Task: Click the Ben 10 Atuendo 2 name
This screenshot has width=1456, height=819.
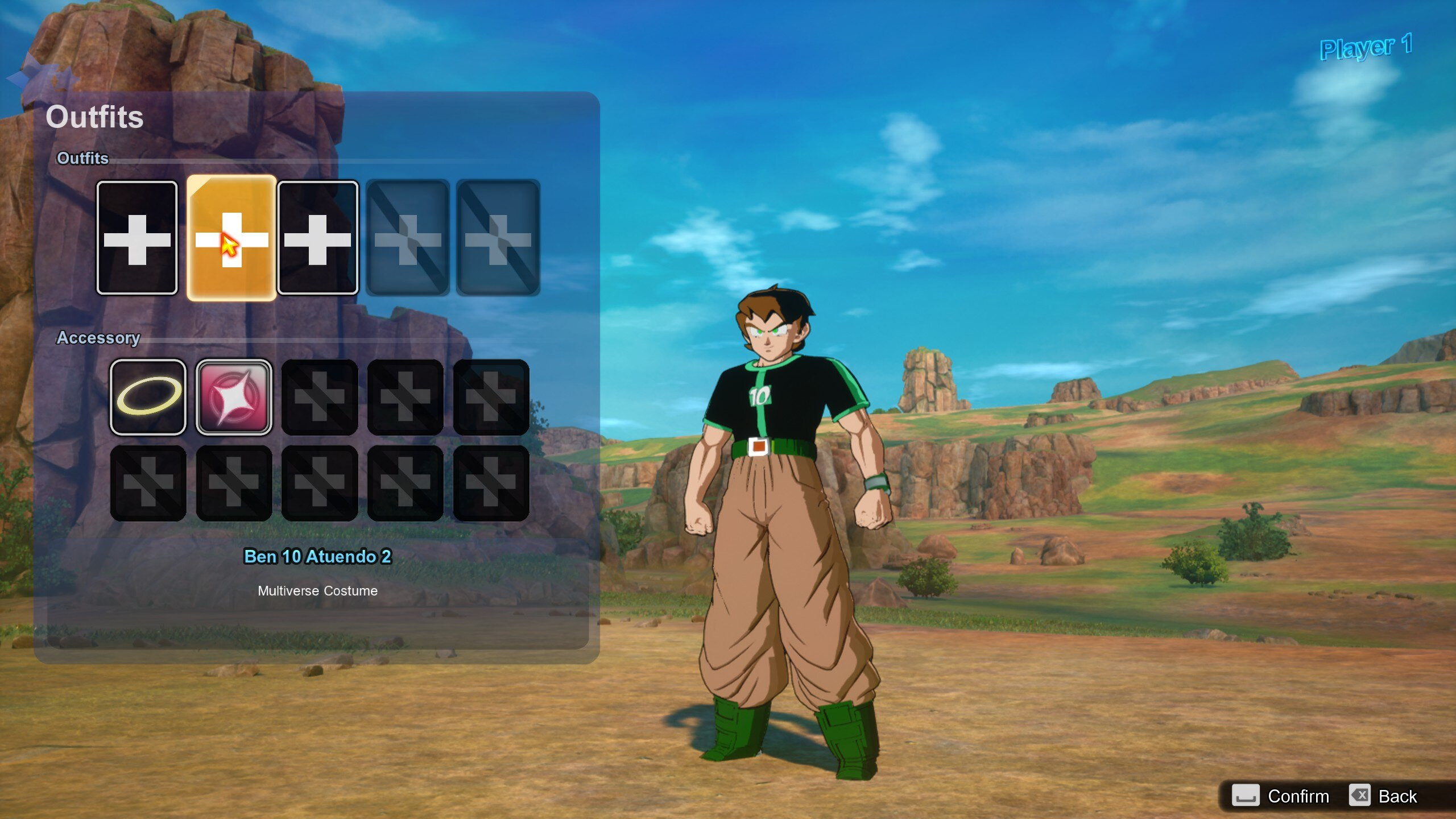Action: click(317, 557)
